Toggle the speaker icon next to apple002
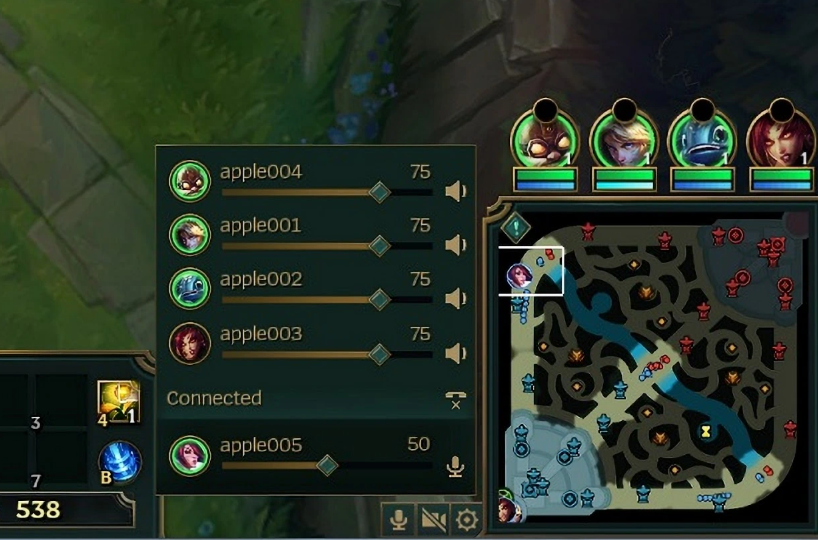 (x=456, y=299)
